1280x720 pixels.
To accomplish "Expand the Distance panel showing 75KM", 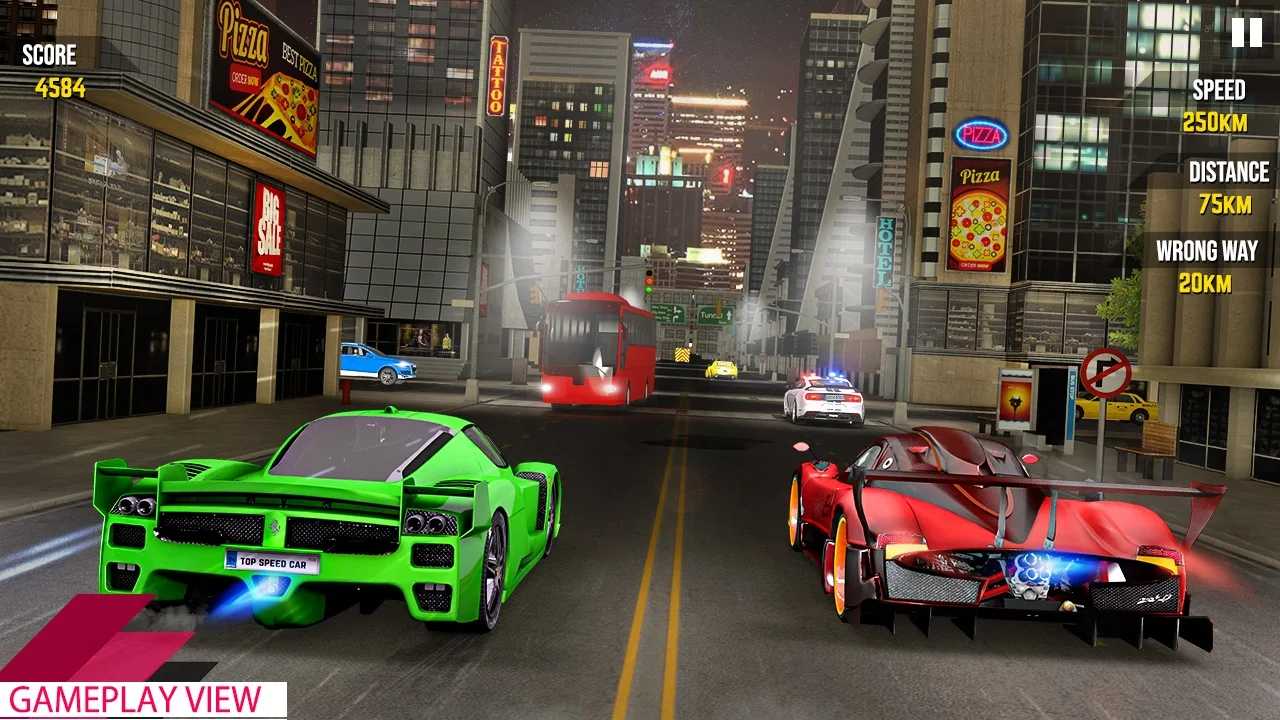I will [1226, 204].
